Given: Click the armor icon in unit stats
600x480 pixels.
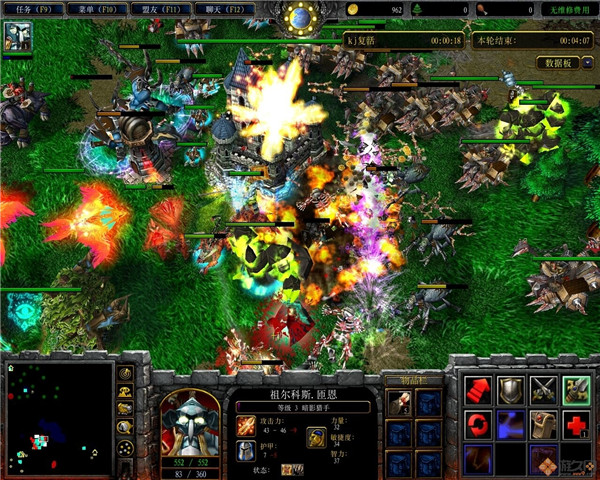Looking at the screenshot, I should click(x=246, y=451).
